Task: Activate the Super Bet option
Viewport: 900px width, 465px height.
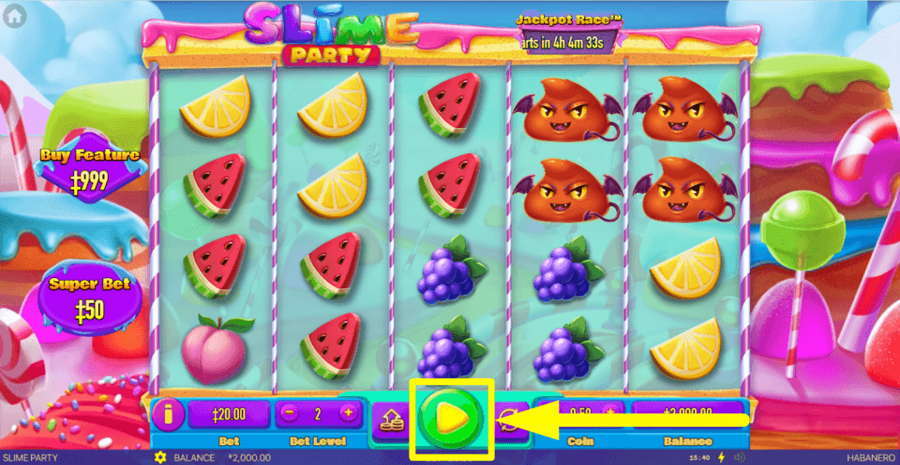Action: [x=90, y=298]
